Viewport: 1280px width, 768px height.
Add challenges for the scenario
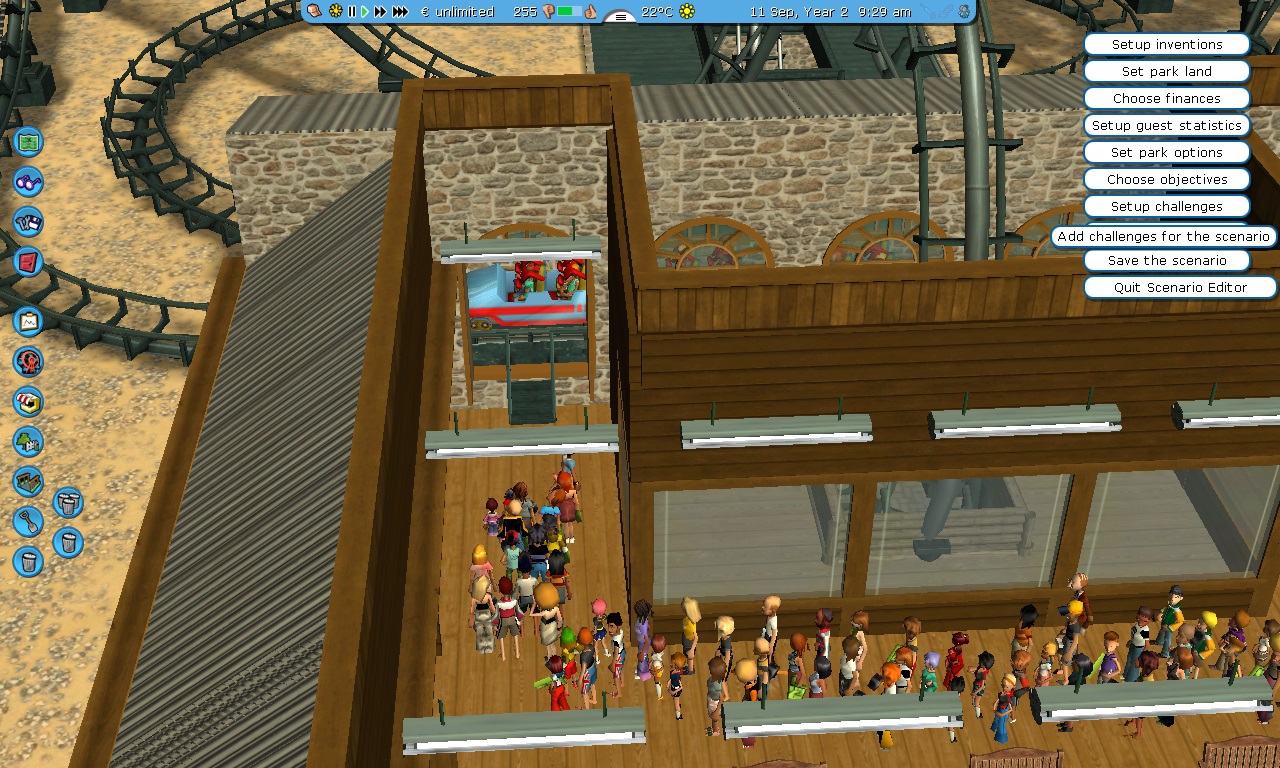pos(1163,237)
